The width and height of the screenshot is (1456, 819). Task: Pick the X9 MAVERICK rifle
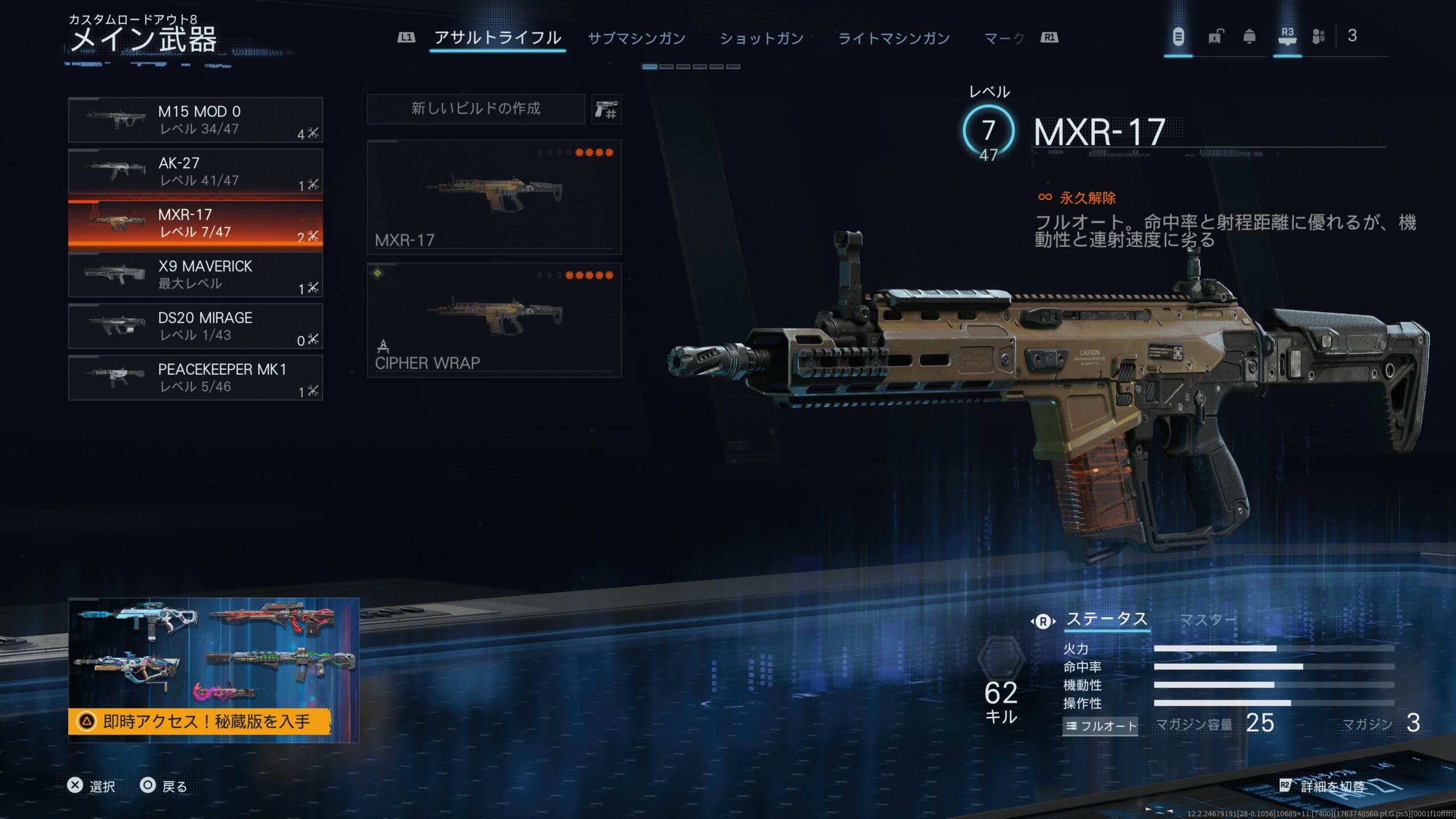195,275
